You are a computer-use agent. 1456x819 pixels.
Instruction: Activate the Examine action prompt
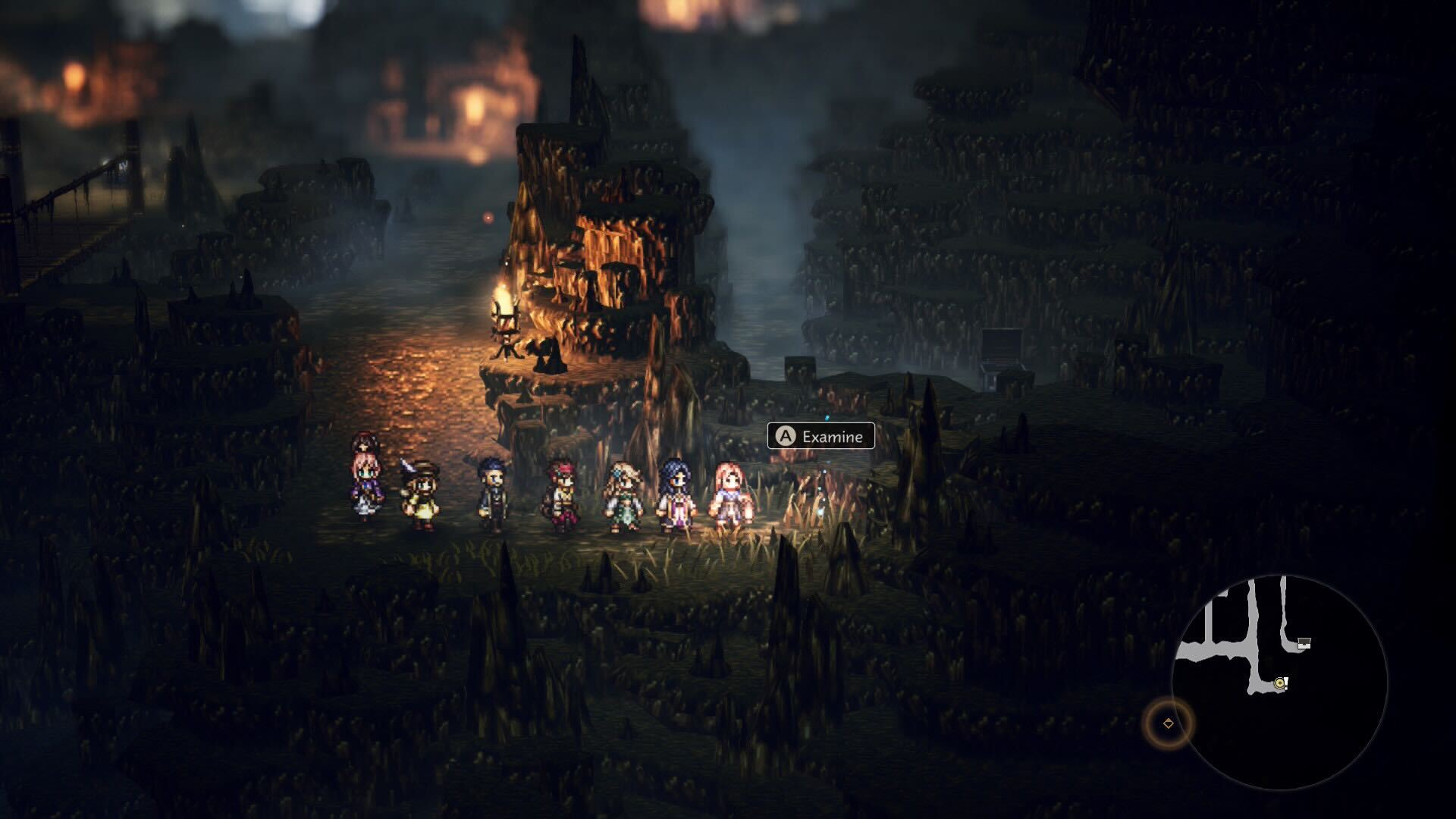821,437
